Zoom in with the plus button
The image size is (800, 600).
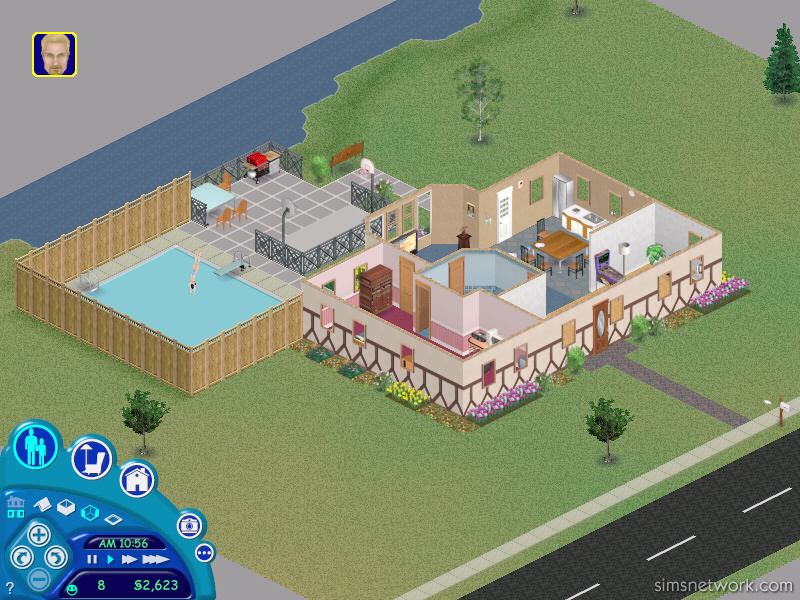click(x=38, y=534)
